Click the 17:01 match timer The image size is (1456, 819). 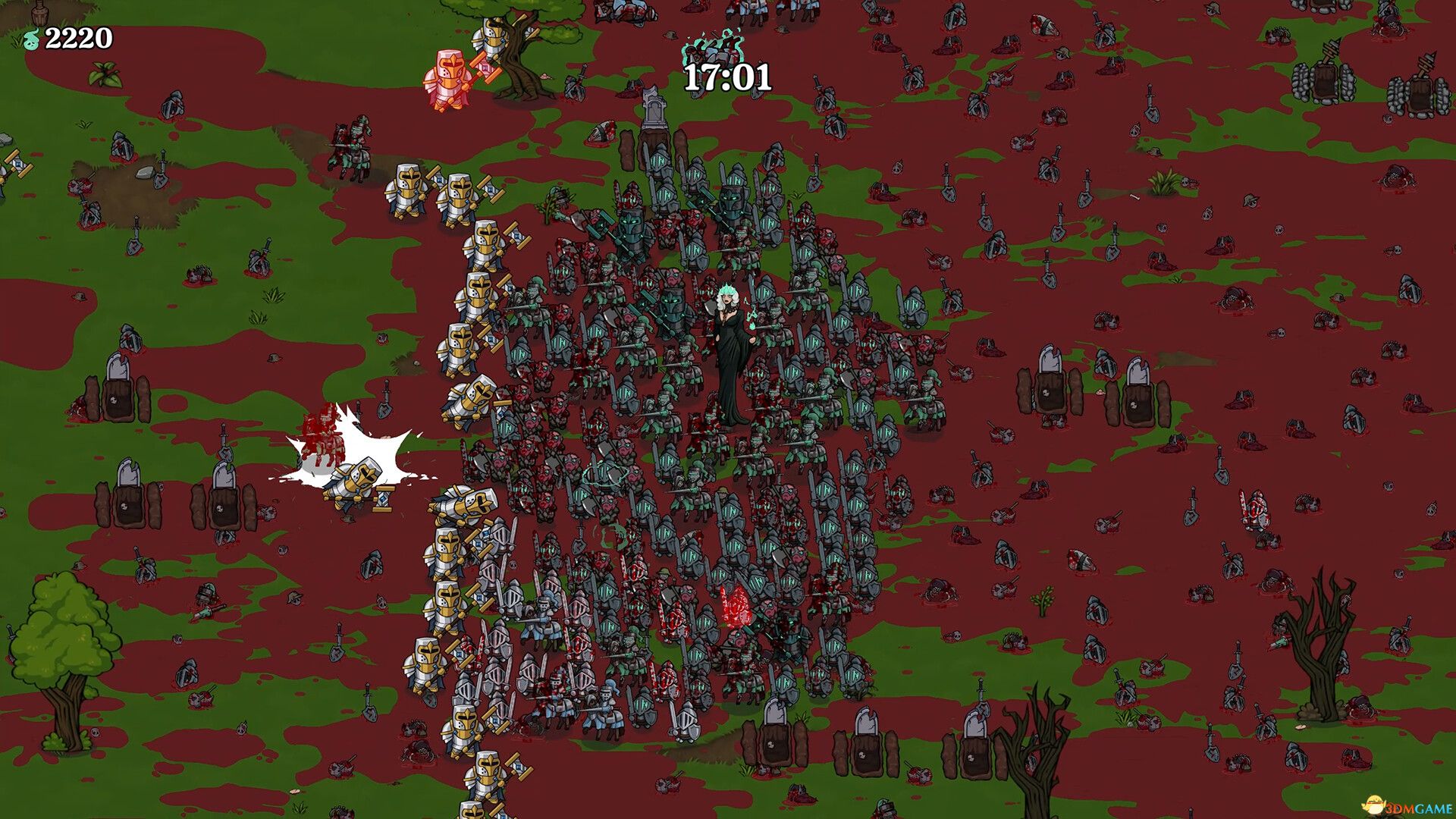[726, 75]
